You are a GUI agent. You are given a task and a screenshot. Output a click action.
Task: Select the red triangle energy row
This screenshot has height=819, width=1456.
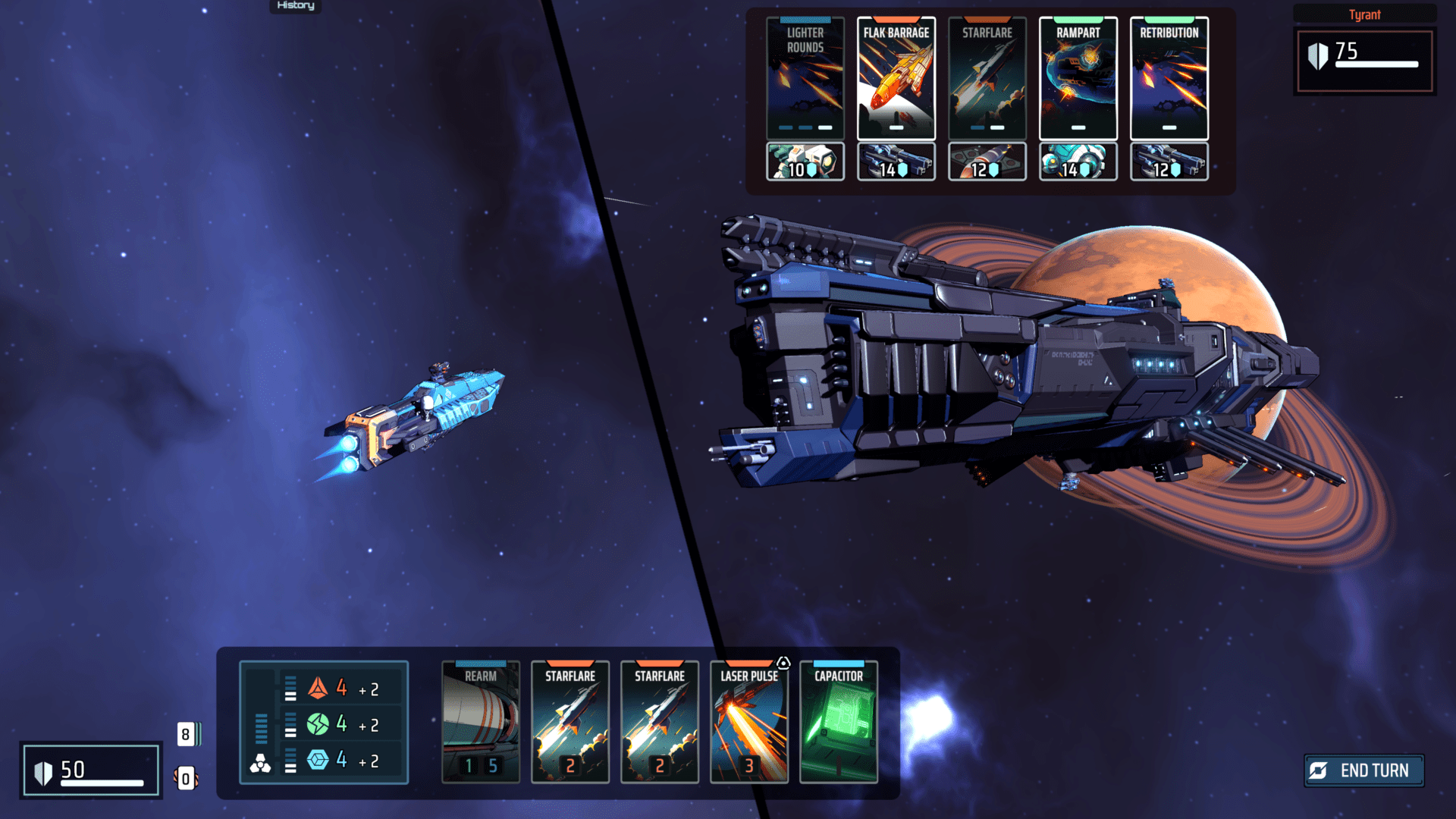coord(341,689)
